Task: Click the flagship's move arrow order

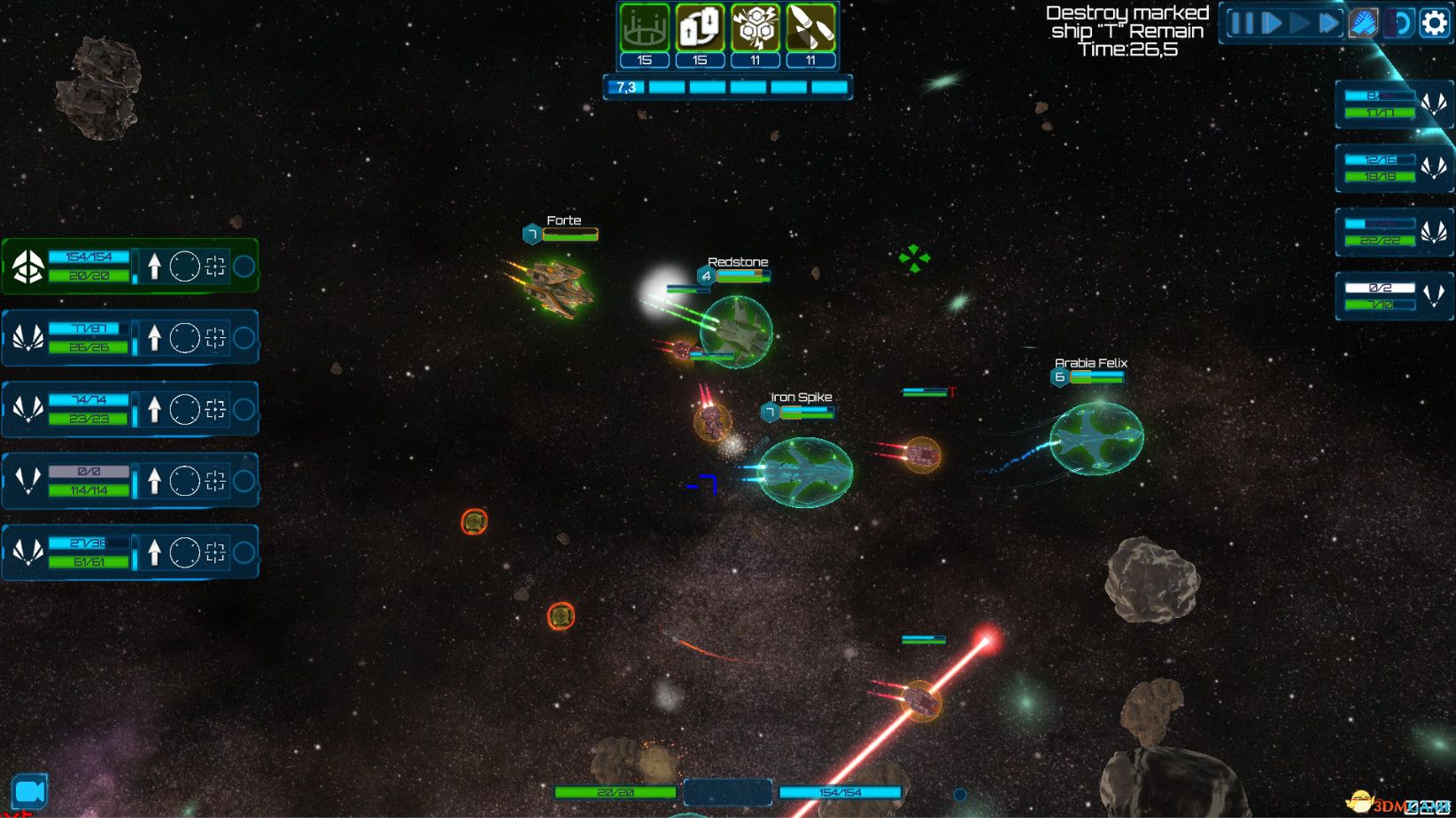Action: click(x=154, y=266)
